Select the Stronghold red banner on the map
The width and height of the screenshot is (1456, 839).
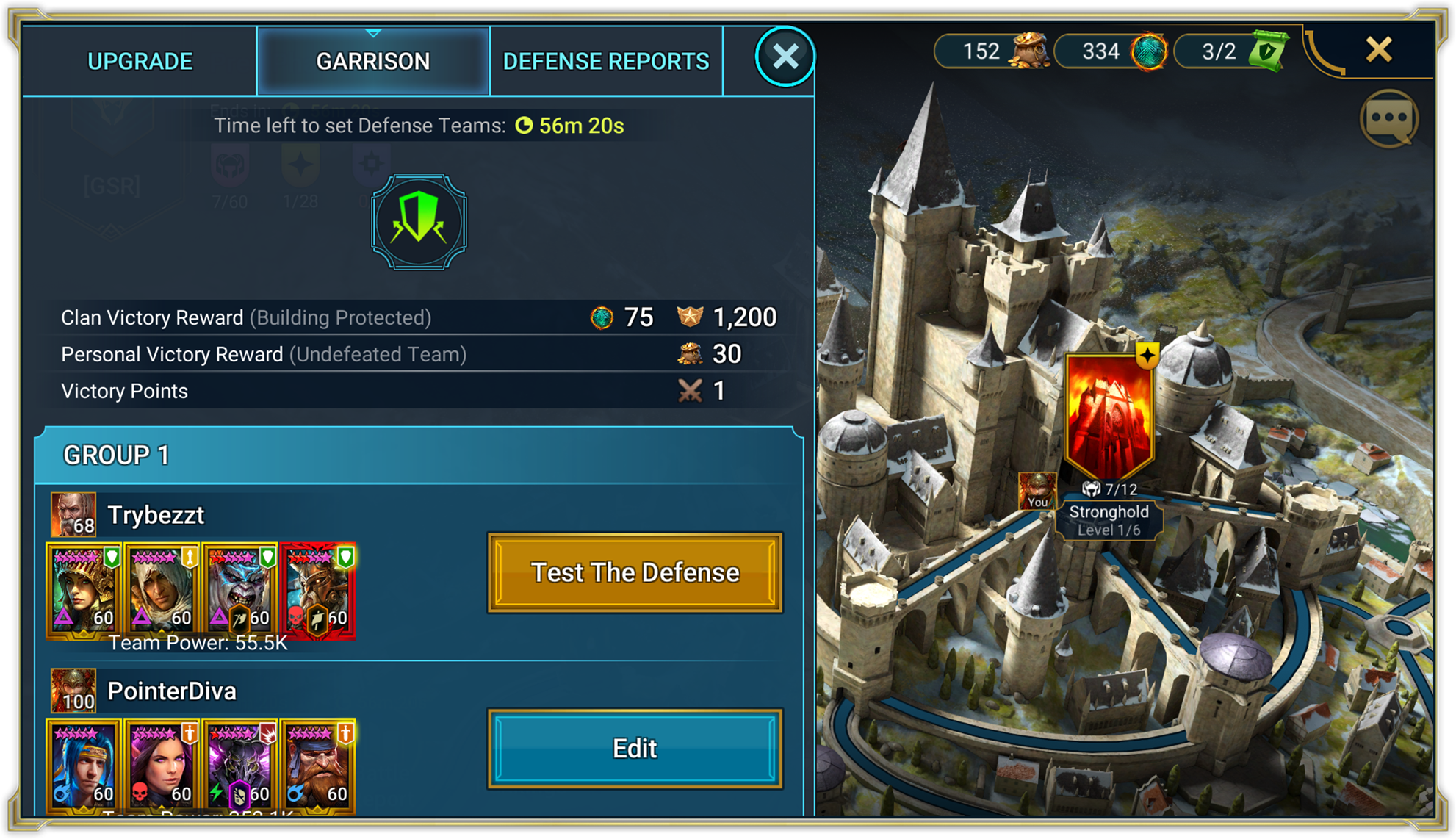coord(1109,414)
